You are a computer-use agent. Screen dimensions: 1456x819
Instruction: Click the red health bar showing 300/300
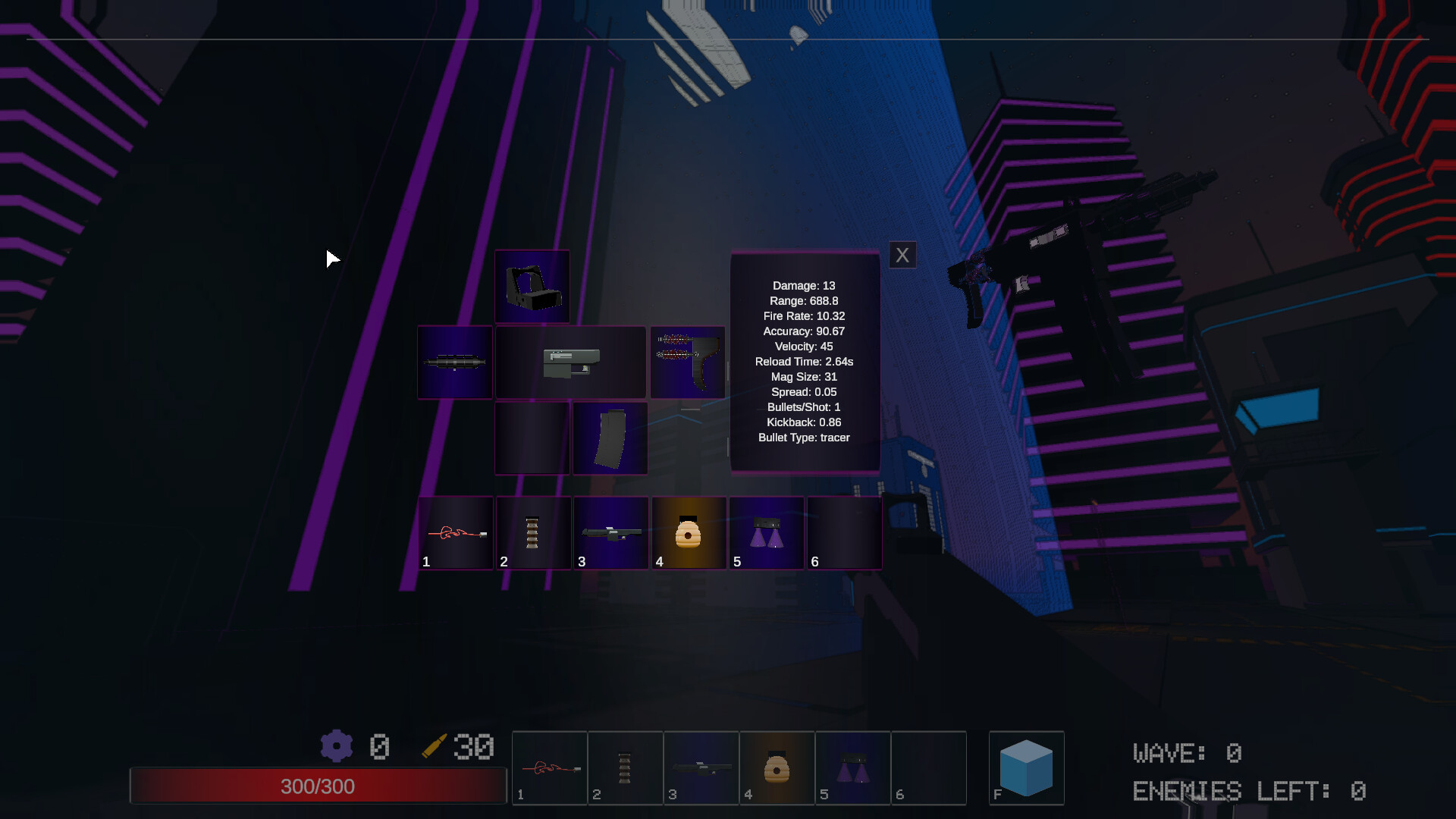click(318, 786)
